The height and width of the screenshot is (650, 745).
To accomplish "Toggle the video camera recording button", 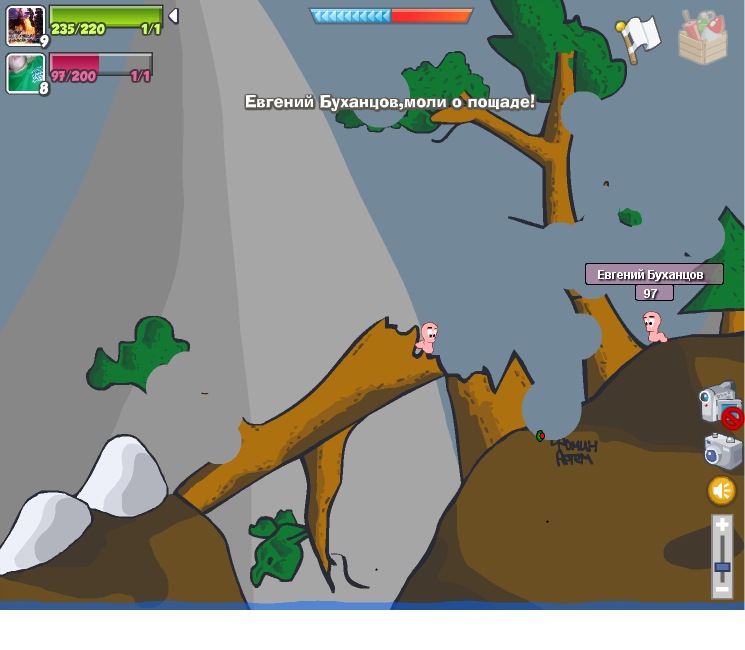I will coord(718,403).
